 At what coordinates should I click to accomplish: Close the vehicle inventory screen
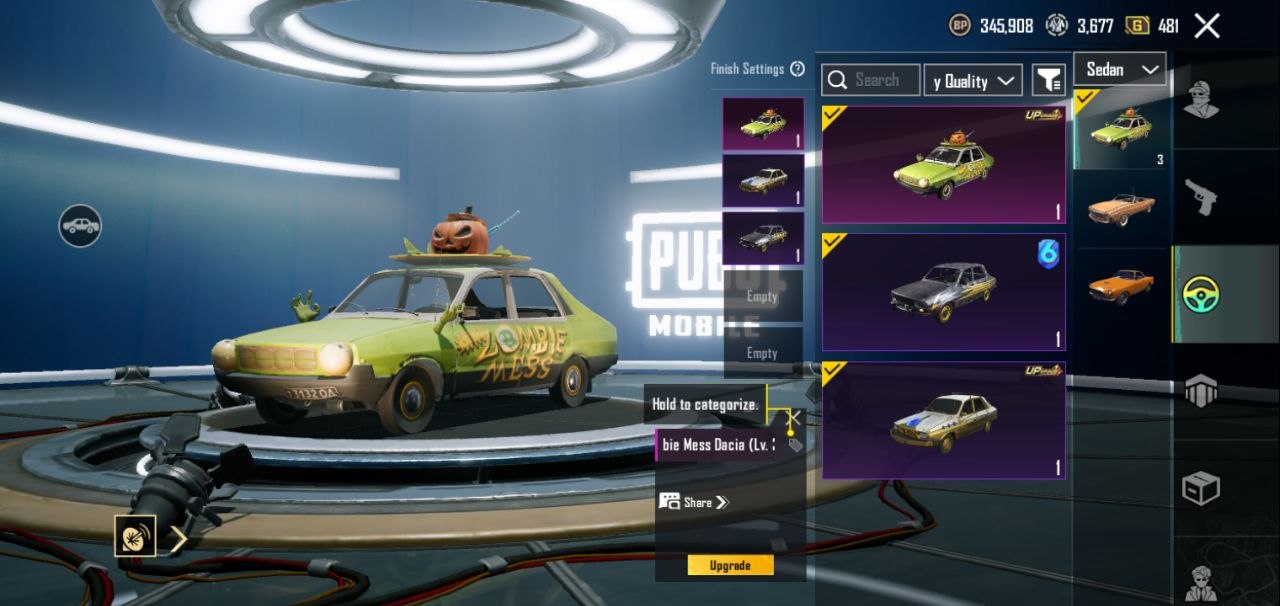1207,26
